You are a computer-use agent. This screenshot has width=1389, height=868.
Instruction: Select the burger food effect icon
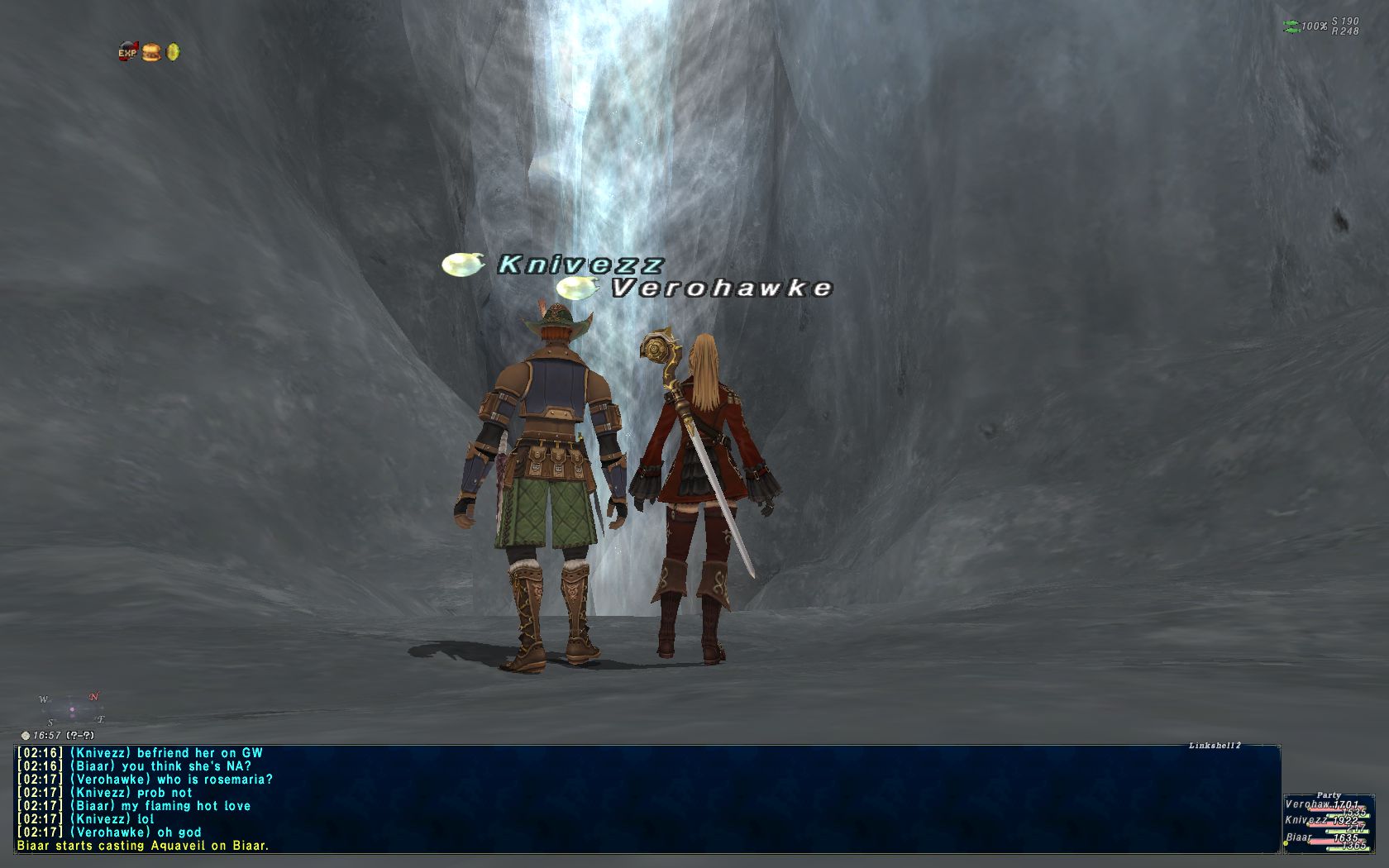[x=151, y=53]
